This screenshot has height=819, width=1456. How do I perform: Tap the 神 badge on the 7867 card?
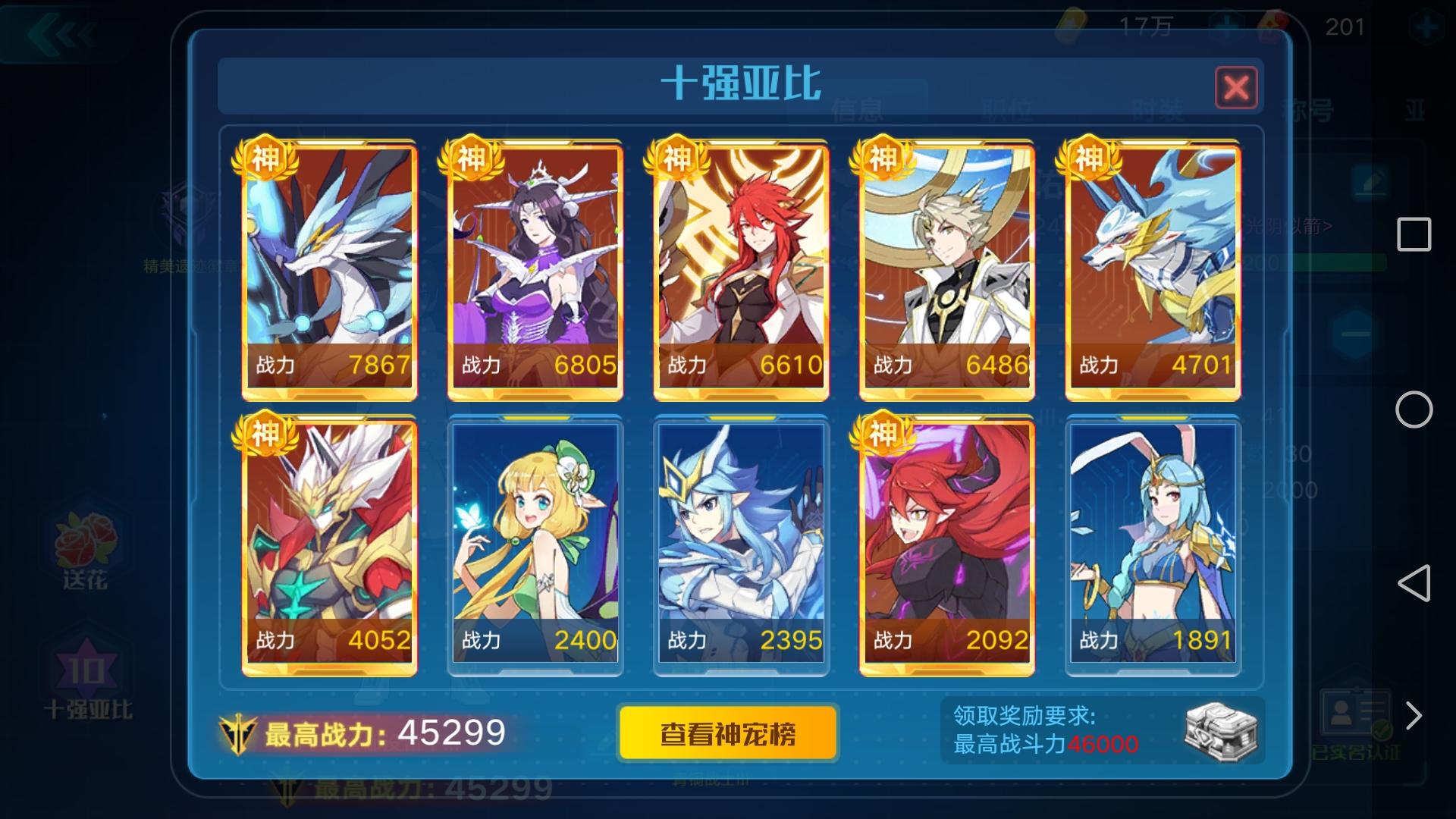pos(265,157)
